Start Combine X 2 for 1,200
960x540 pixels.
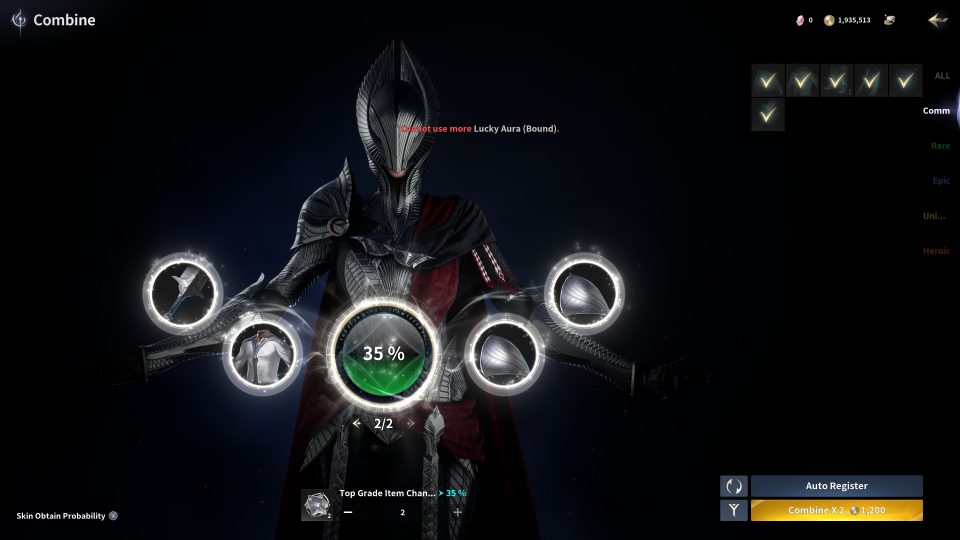(836, 511)
